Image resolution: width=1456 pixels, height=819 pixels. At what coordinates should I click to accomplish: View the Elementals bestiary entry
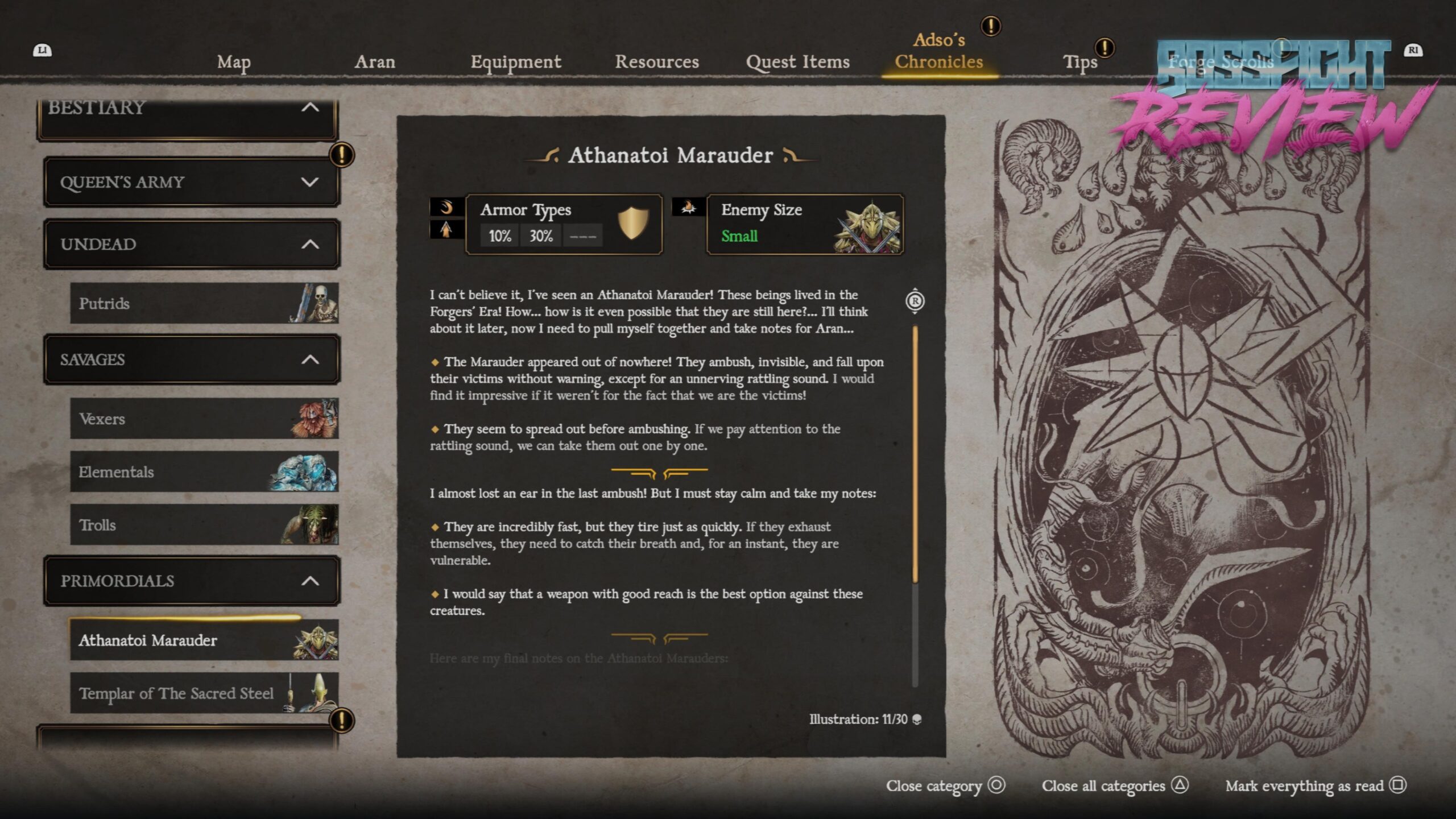click(x=204, y=471)
